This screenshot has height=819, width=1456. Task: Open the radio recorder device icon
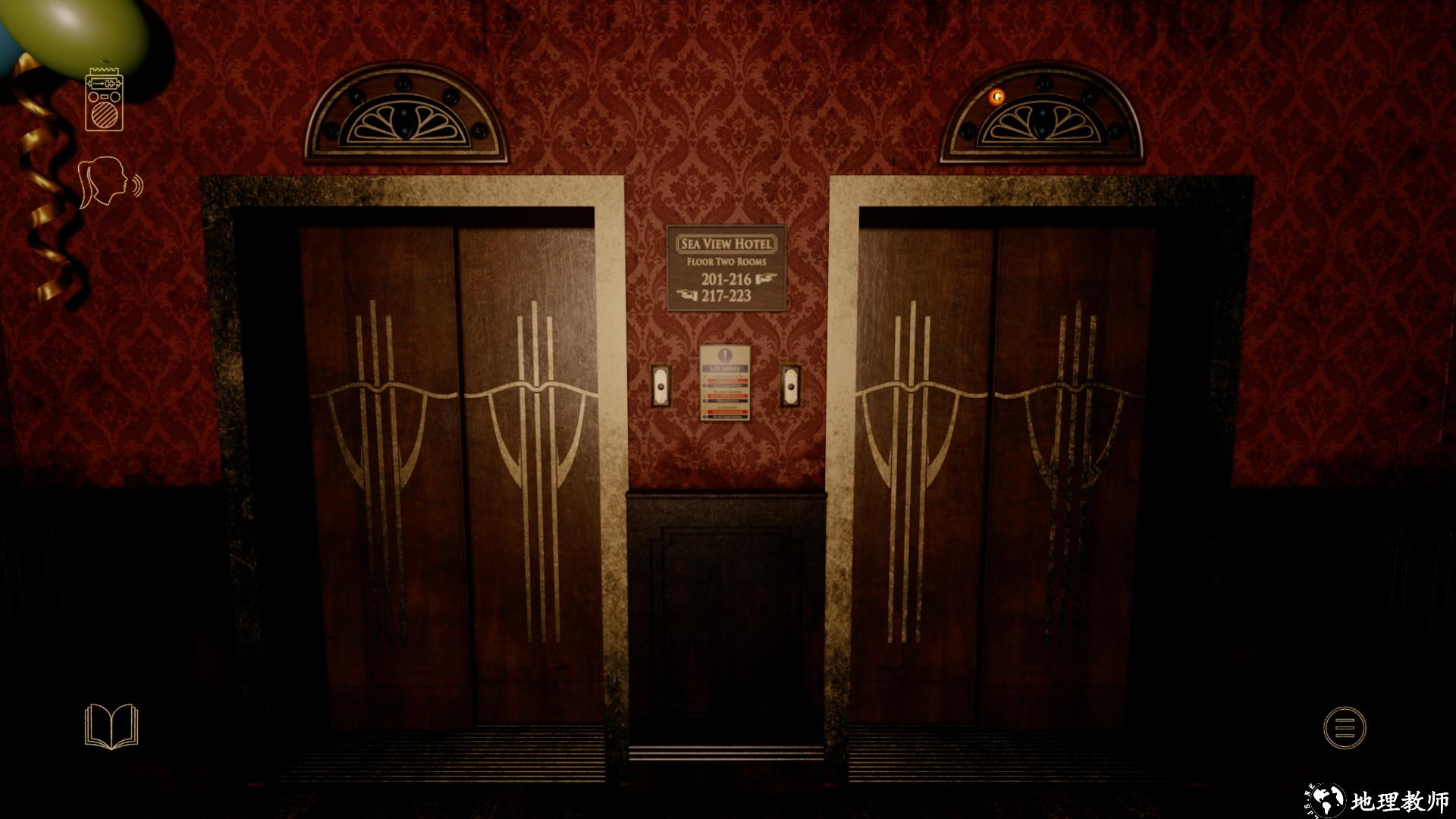104,100
